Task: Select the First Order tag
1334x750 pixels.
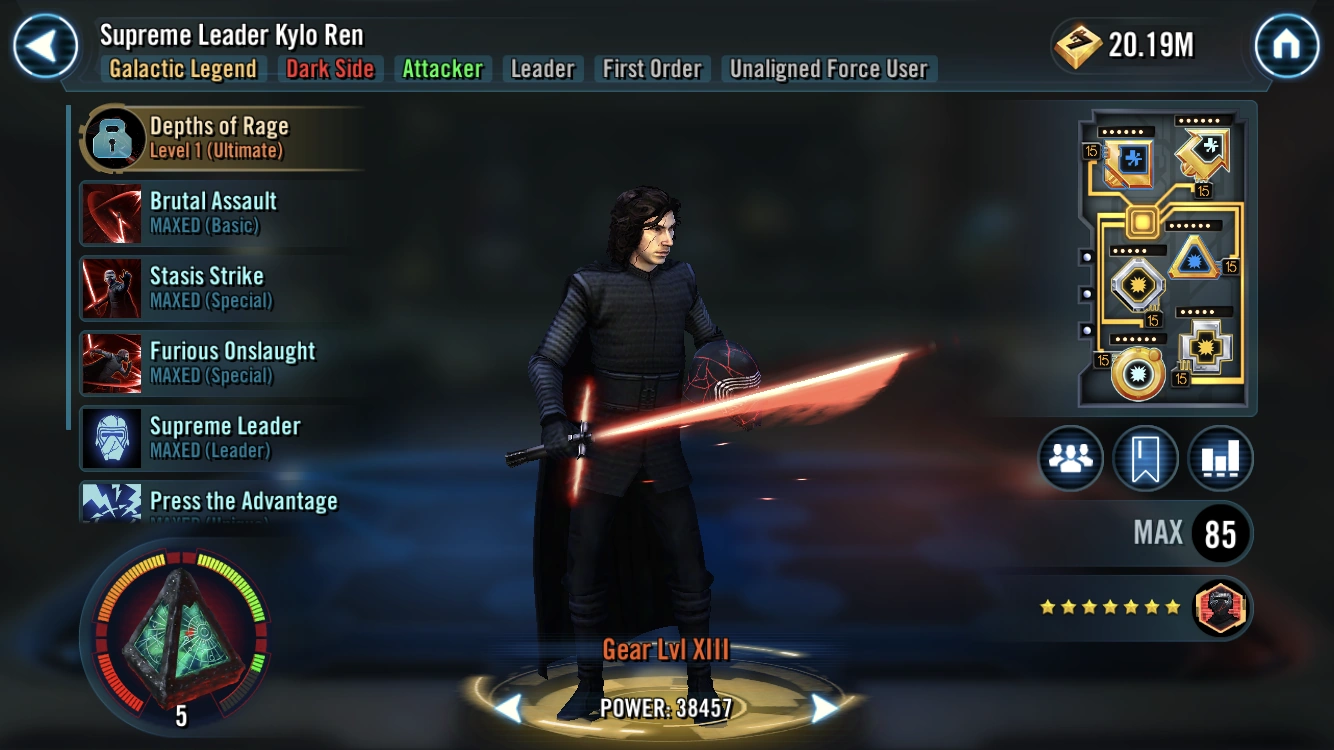Action: tap(651, 69)
